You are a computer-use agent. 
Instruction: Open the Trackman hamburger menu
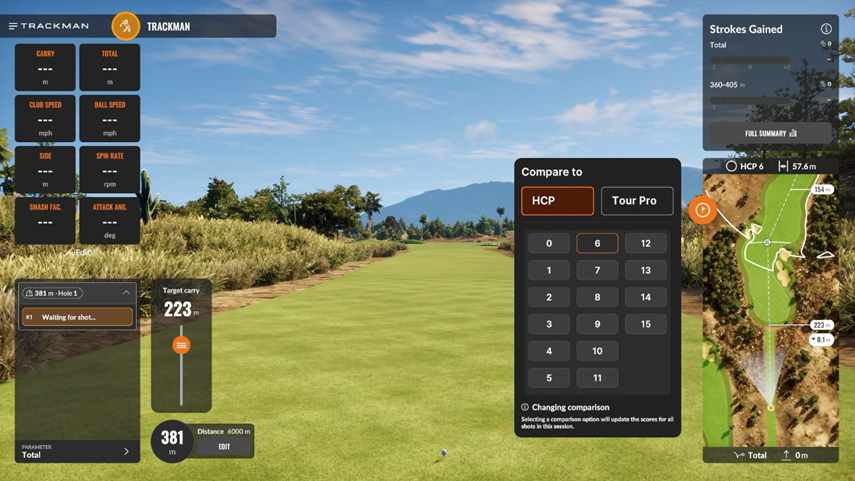[13, 26]
